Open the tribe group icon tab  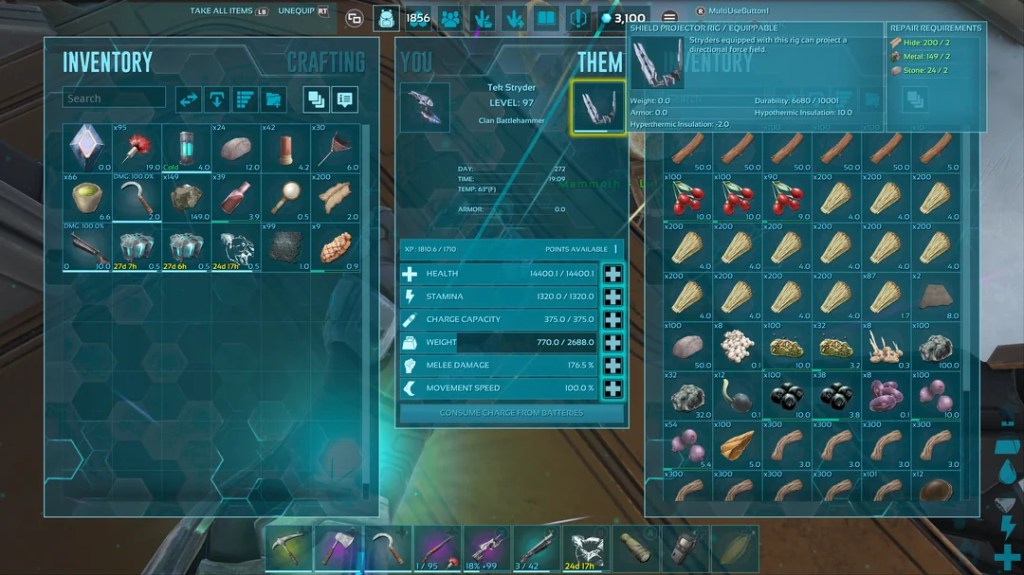tap(450, 18)
